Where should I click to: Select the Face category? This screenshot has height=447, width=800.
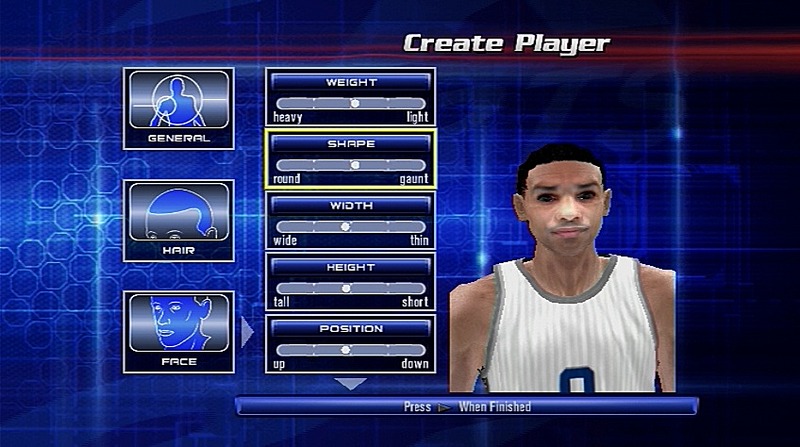click(178, 331)
